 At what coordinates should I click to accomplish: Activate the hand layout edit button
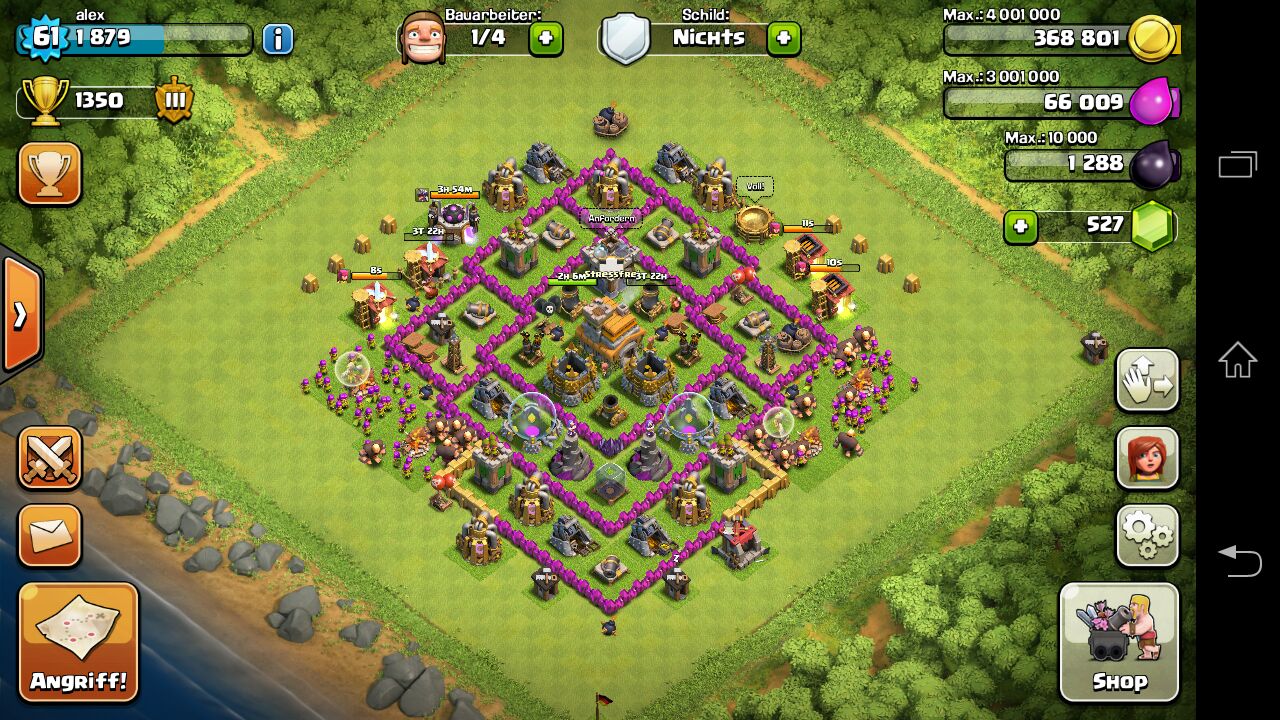pyautogui.click(x=1147, y=380)
